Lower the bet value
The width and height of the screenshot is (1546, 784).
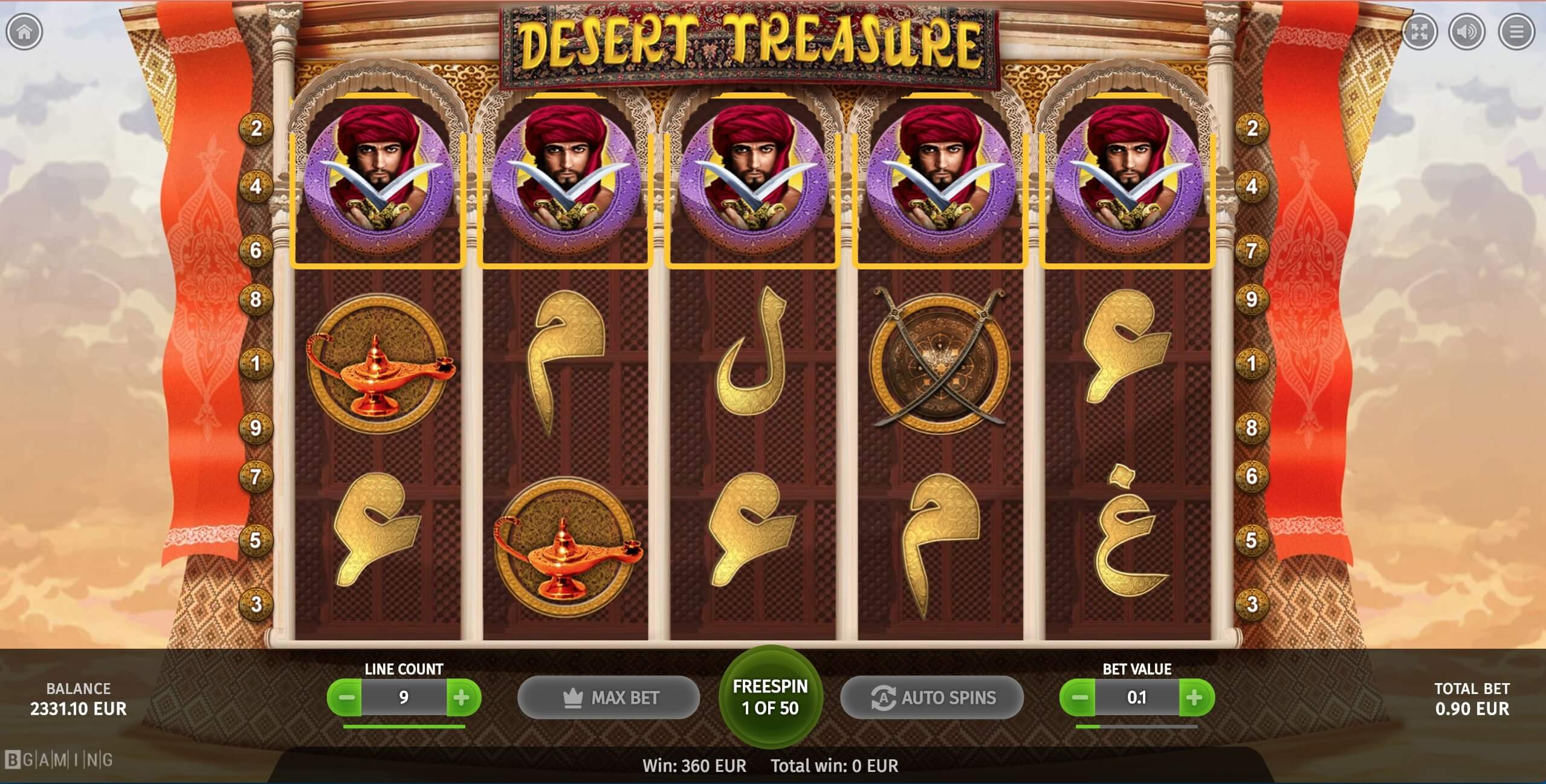point(1079,698)
